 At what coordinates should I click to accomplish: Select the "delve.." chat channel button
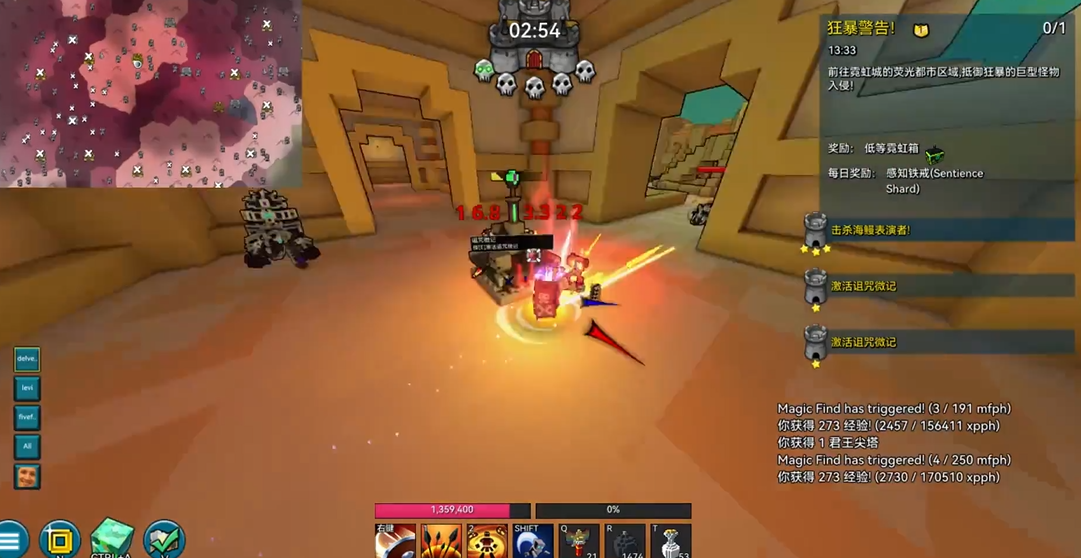27,359
